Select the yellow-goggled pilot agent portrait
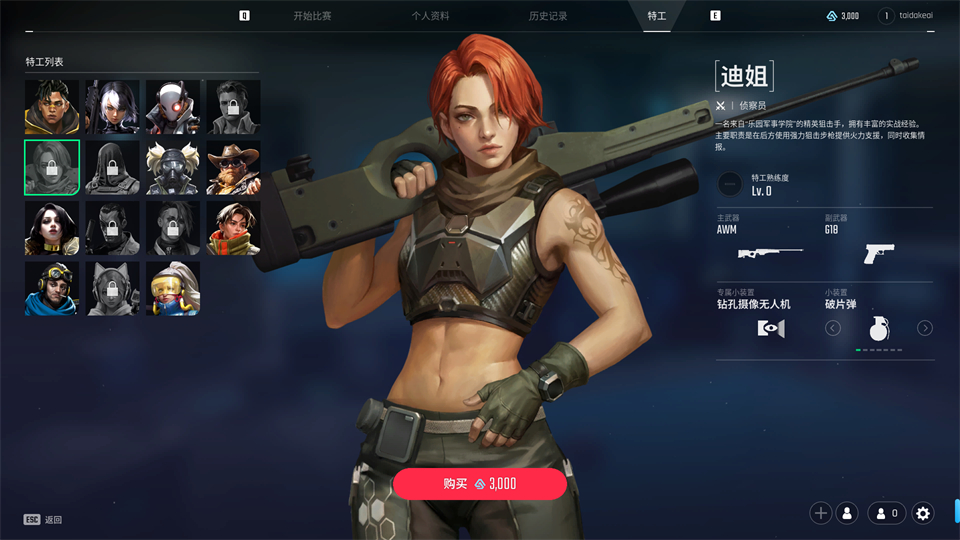The image size is (960, 540). [52, 289]
